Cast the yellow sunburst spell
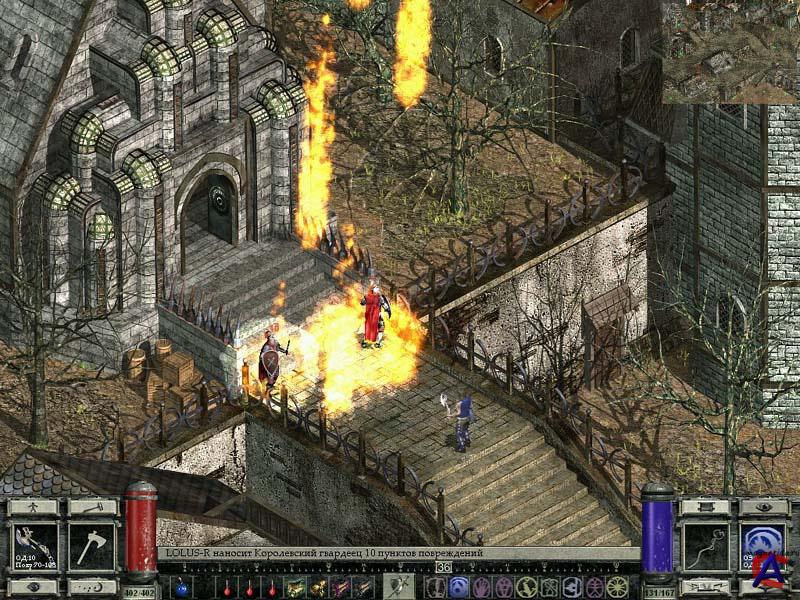The width and height of the screenshot is (800, 600). (617, 587)
